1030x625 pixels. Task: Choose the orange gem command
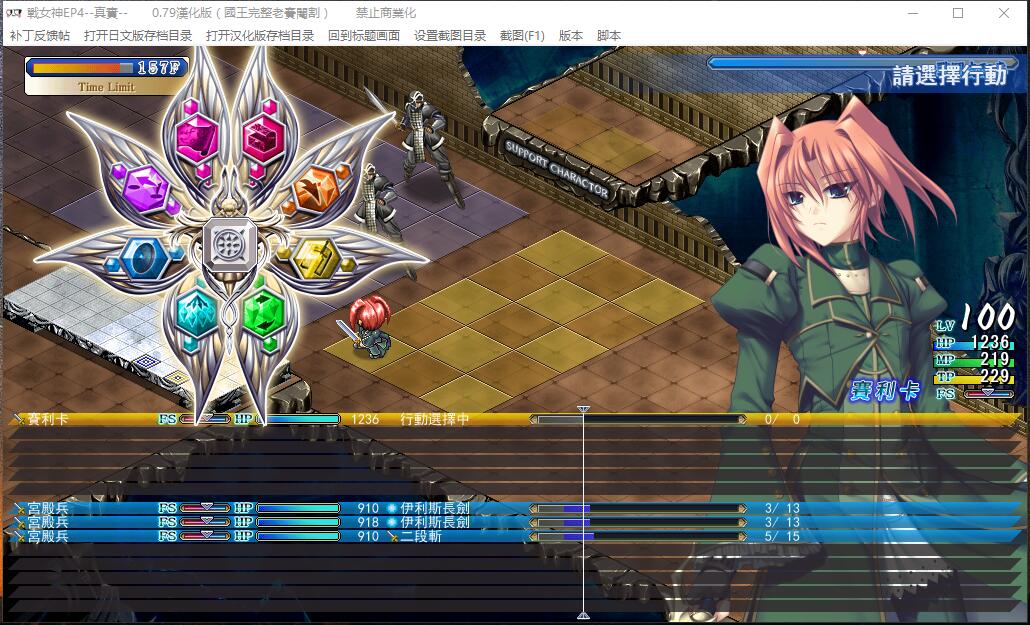317,185
